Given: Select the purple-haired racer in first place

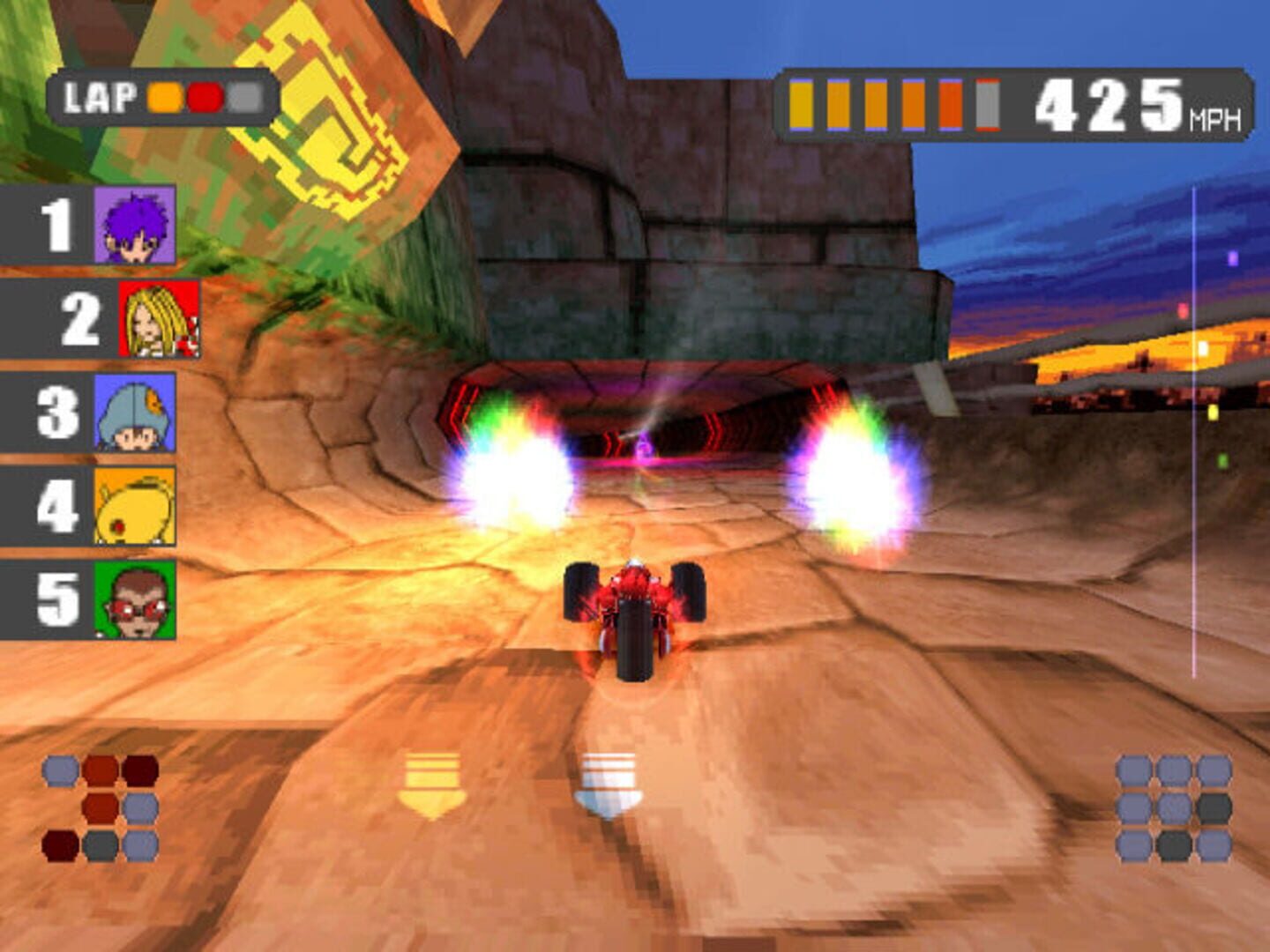Looking at the screenshot, I should pos(135,225).
